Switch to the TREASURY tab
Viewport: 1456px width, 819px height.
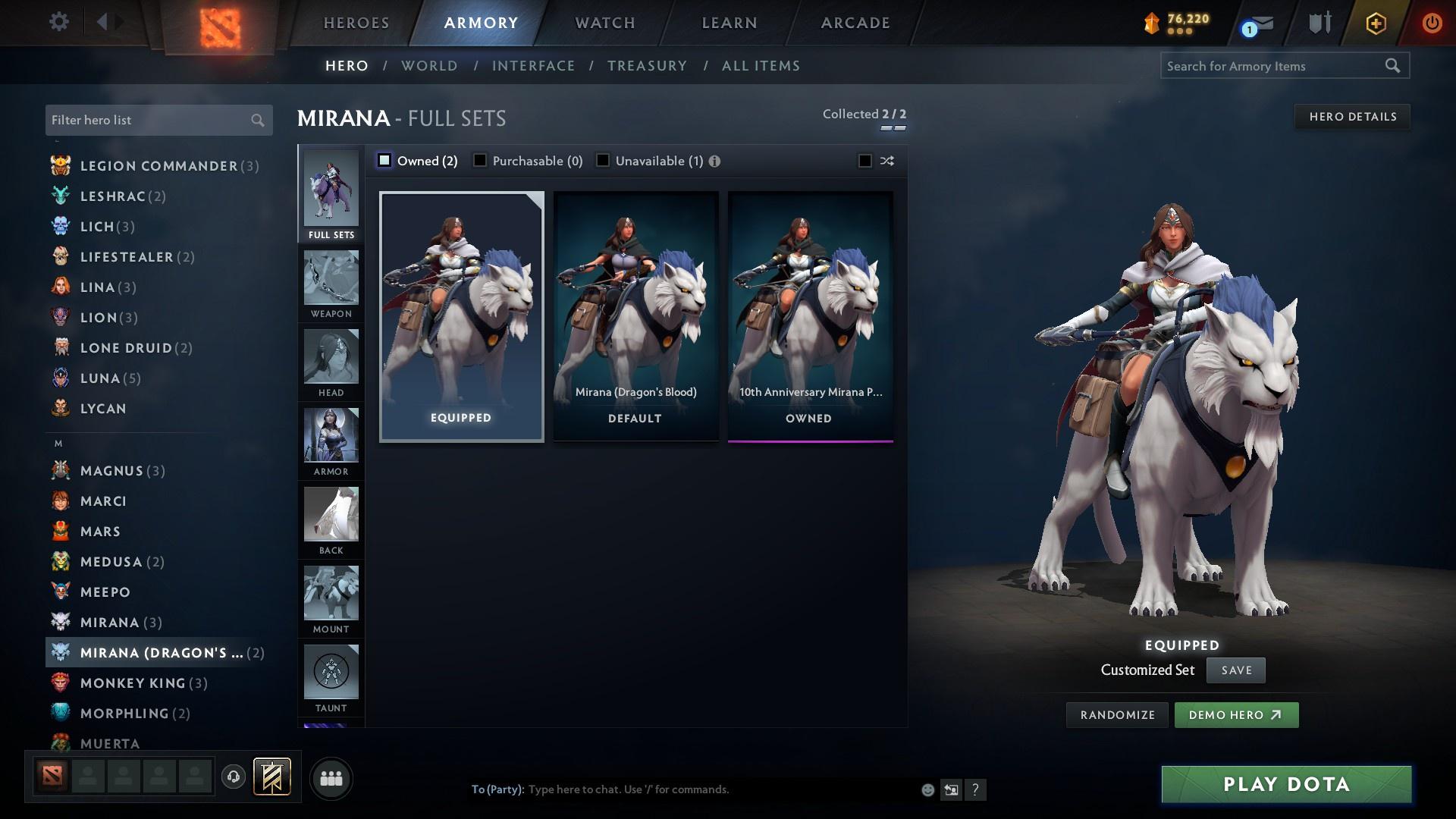[x=647, y=66]
